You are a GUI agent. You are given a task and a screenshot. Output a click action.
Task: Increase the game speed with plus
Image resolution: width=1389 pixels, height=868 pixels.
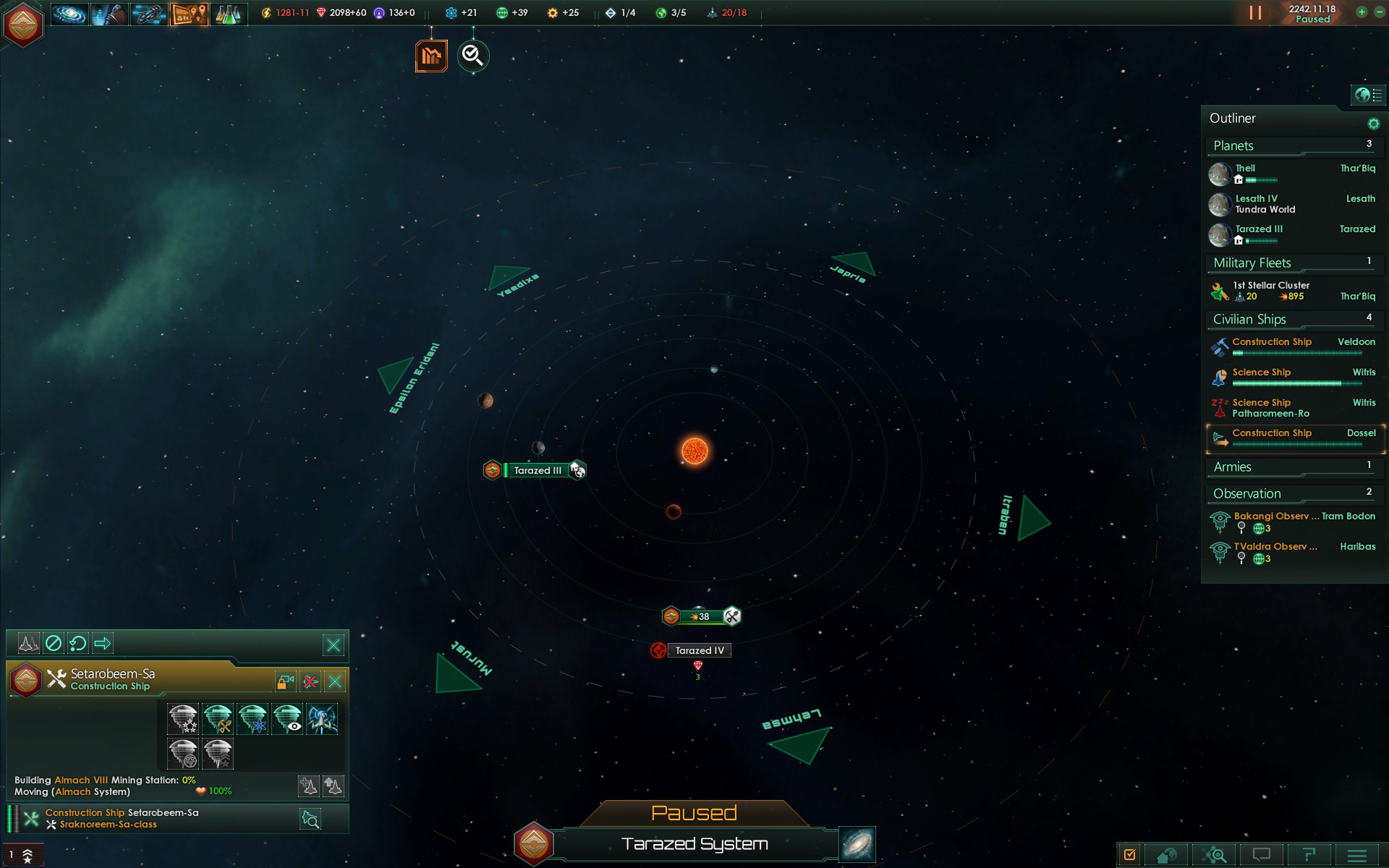pyautogui.click(x=1362, y=12)
